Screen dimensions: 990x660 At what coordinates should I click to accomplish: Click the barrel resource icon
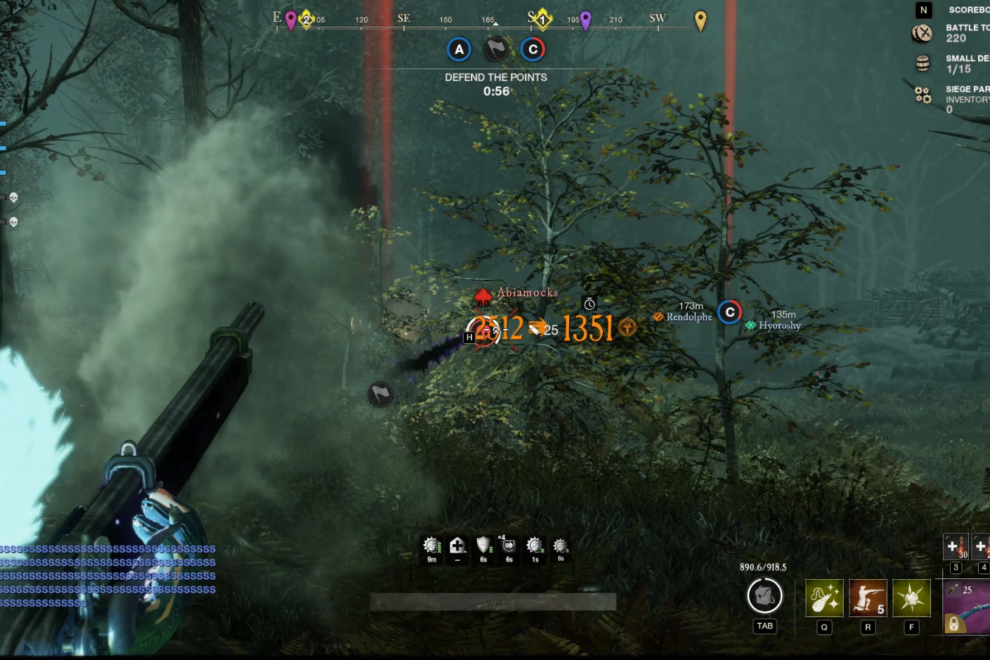coord(922,63)
